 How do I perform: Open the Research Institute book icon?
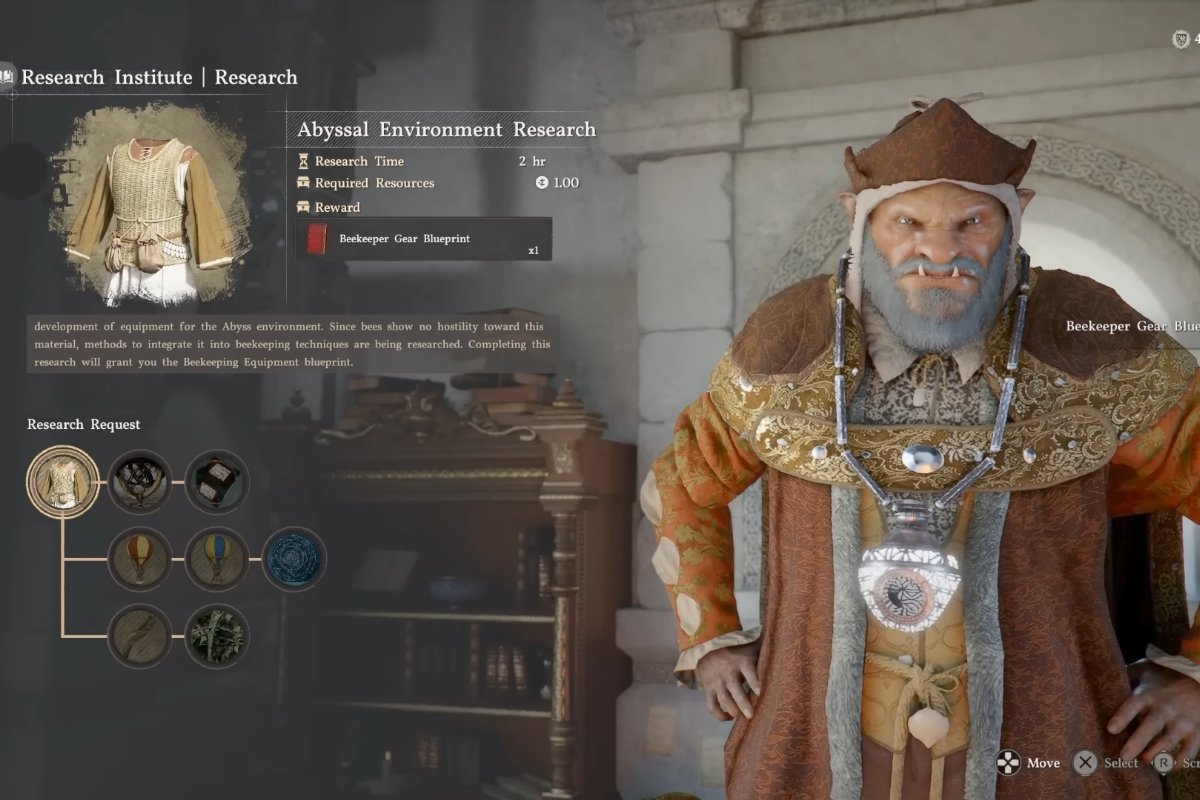(x=7, y=77)
